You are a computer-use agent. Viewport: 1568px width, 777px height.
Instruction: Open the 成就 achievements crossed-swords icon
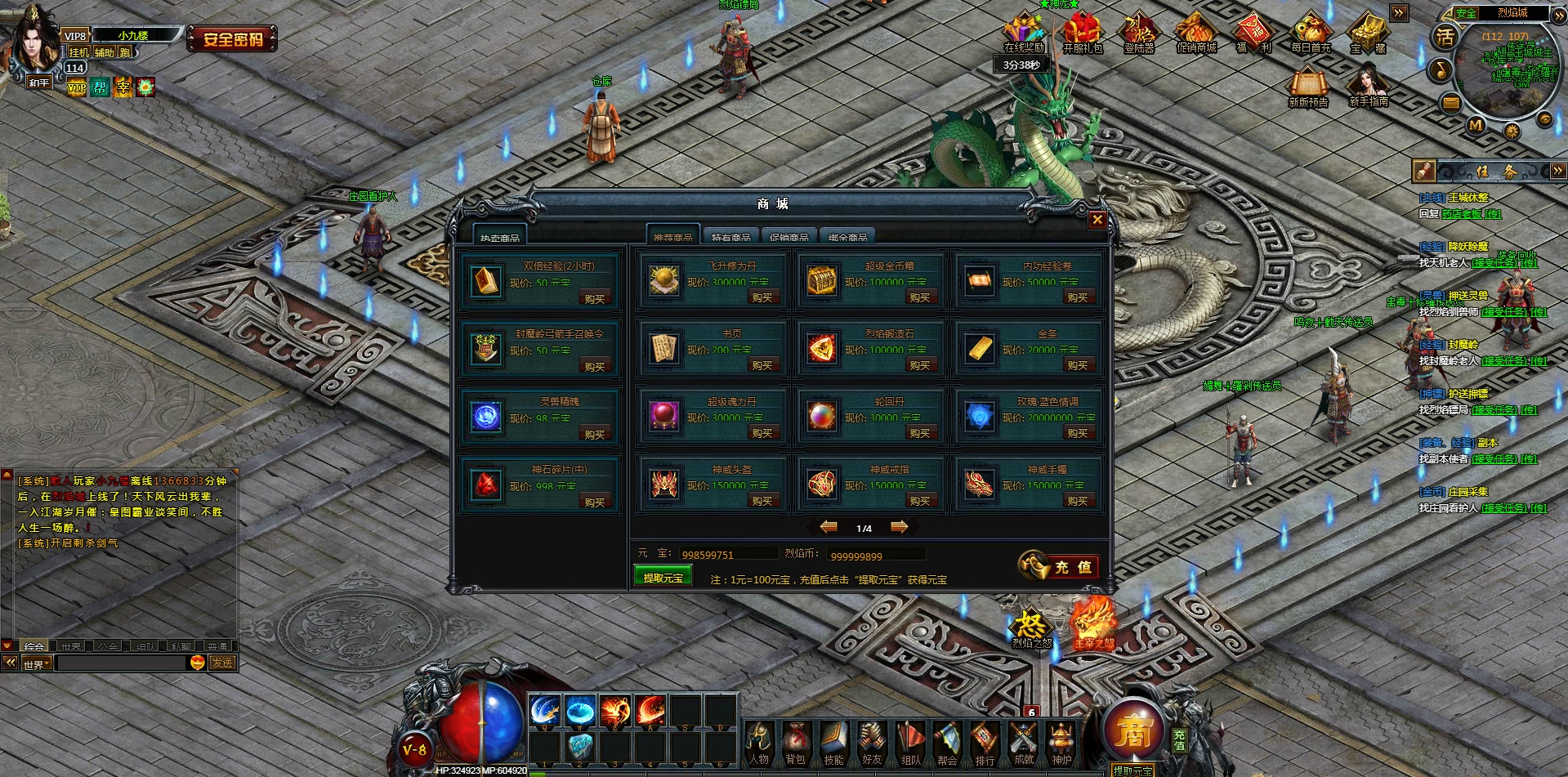coord(1023,743)
